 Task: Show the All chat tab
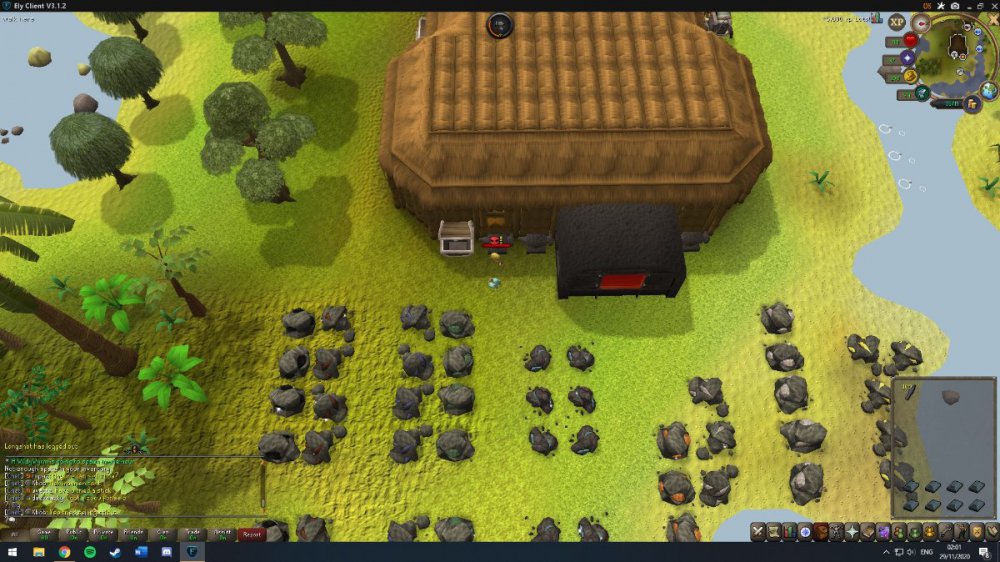pos(14,534)
